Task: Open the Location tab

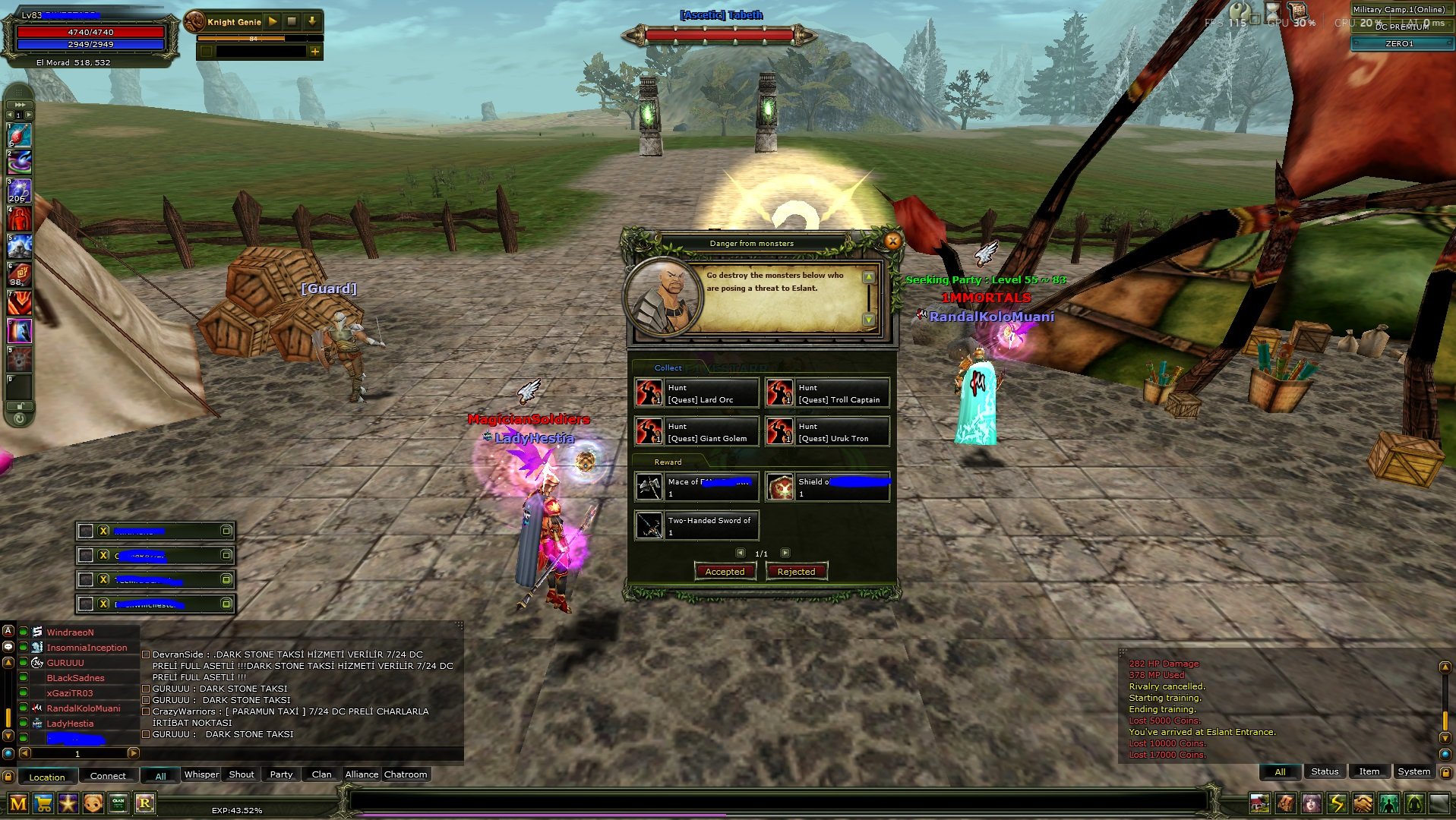Action: pos(47,777)
